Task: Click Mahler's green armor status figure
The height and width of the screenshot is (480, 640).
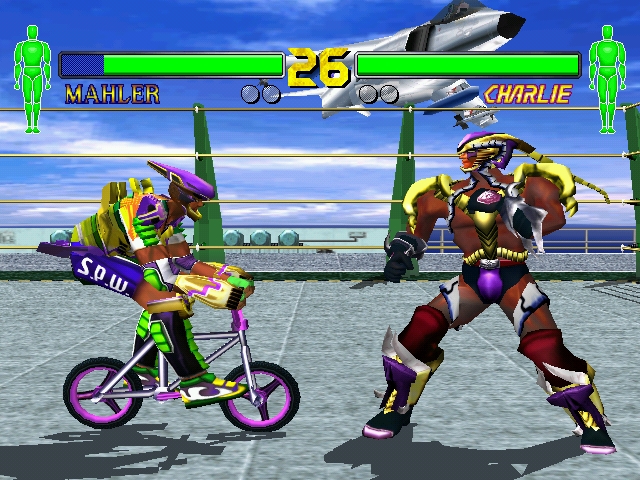Action: pos(32,78)
